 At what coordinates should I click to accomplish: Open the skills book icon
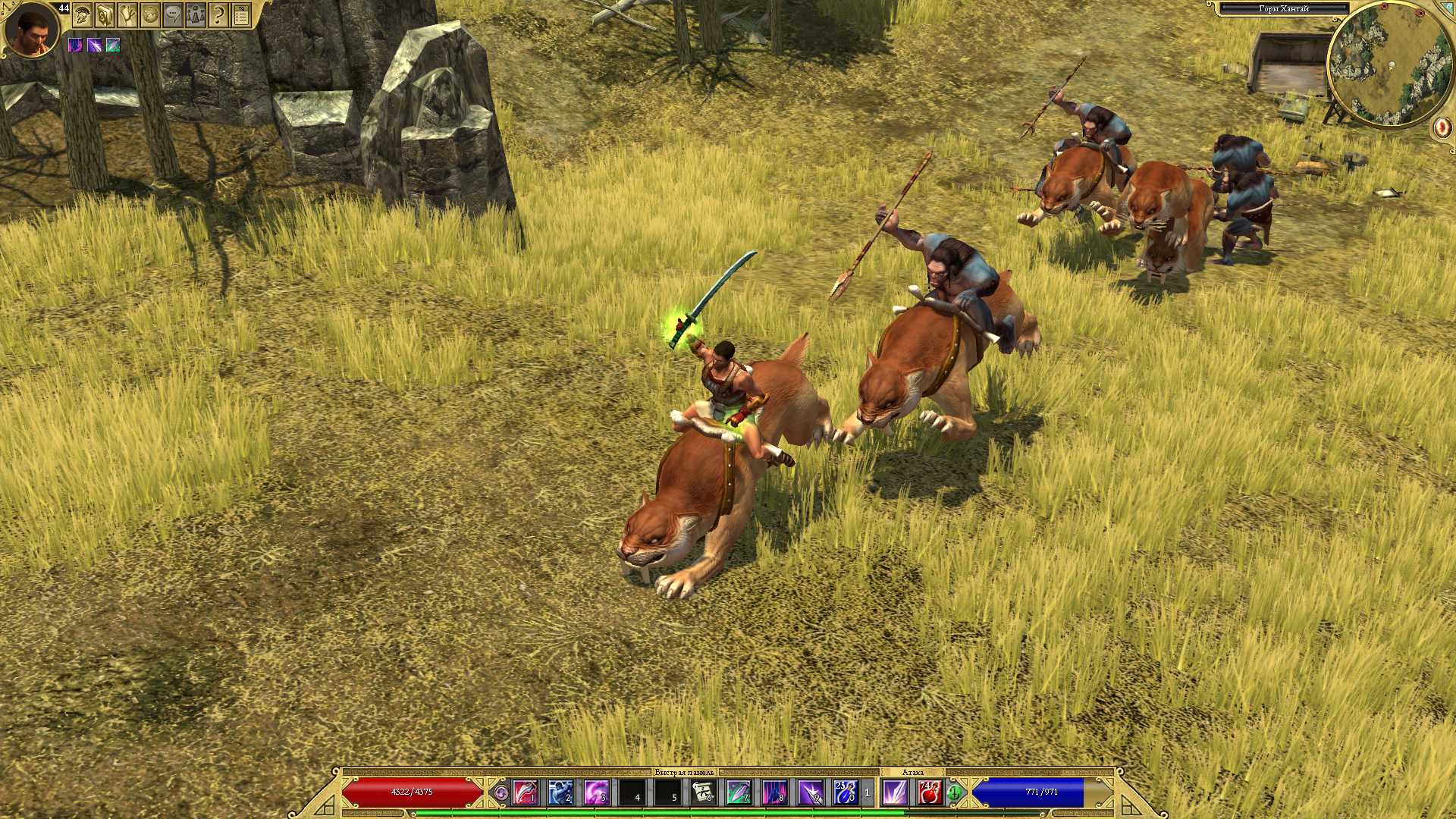[x=105, y=14]
